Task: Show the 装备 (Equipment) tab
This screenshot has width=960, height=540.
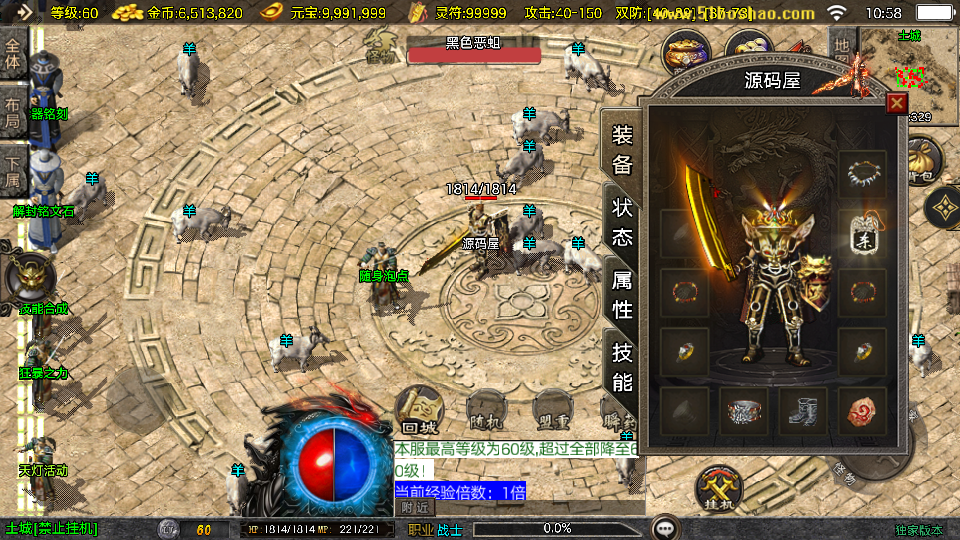Action: (x=622, y=150)
